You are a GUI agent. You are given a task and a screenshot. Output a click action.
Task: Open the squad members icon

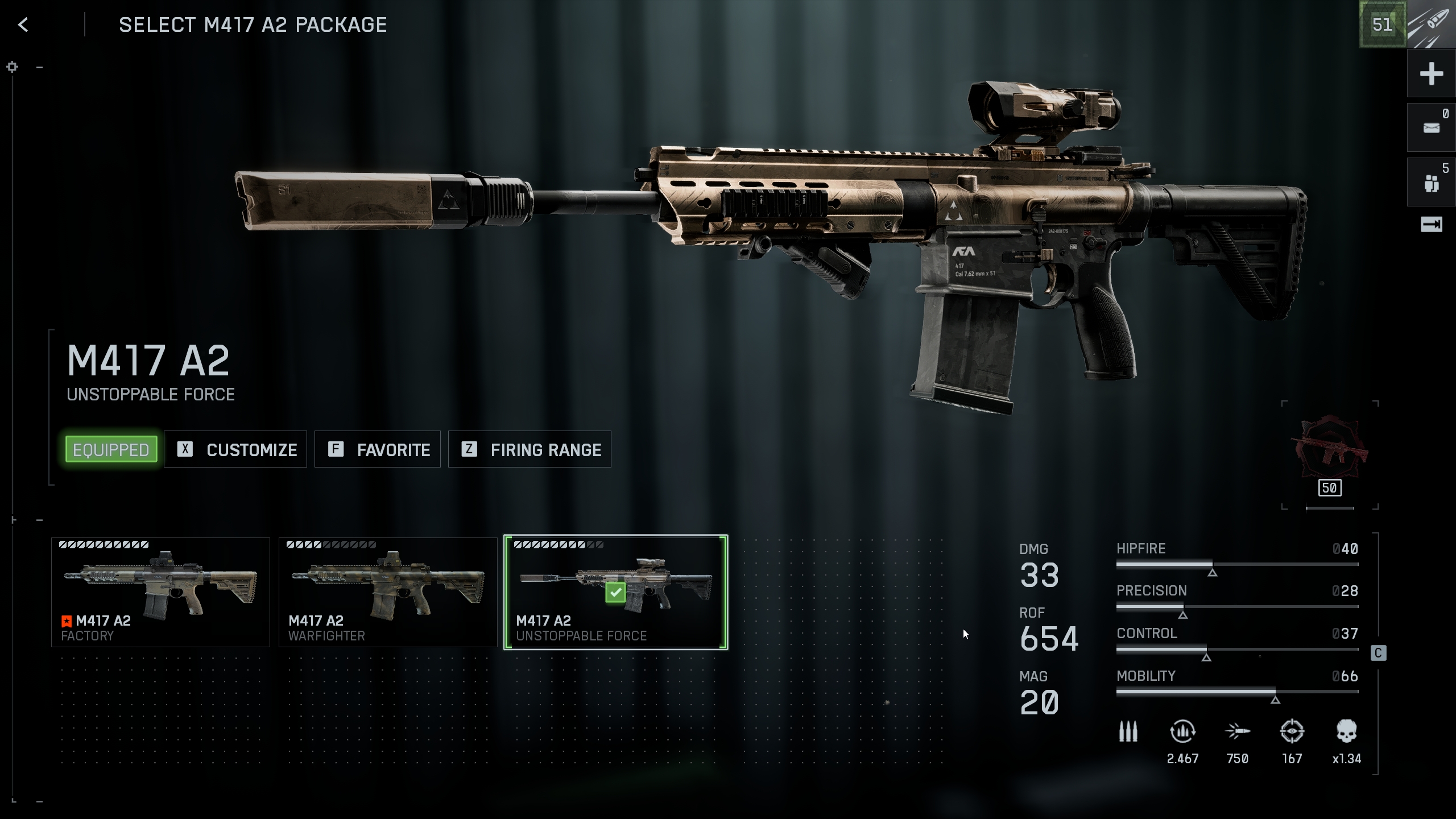tap(1431, 183)
